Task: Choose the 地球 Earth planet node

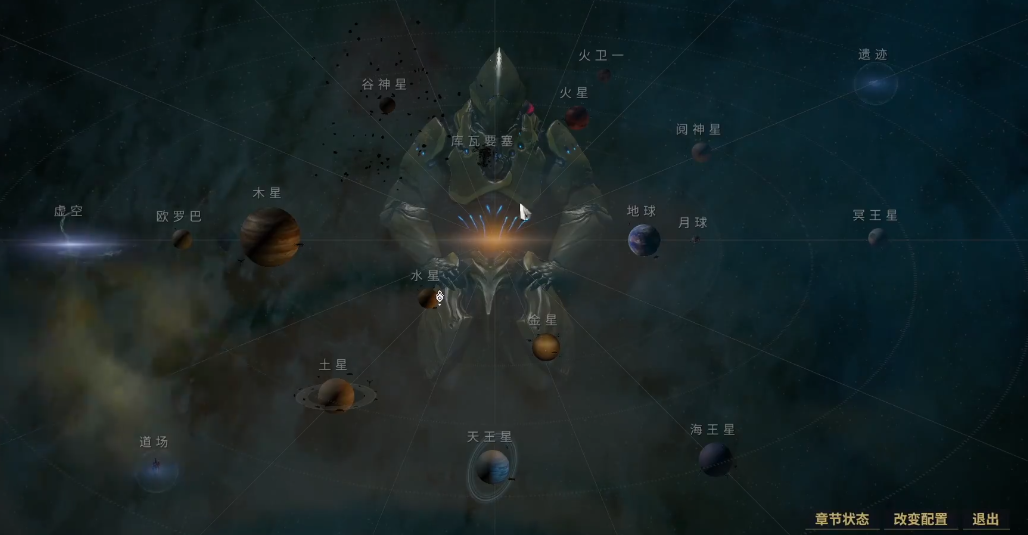Action: point(643,240)
